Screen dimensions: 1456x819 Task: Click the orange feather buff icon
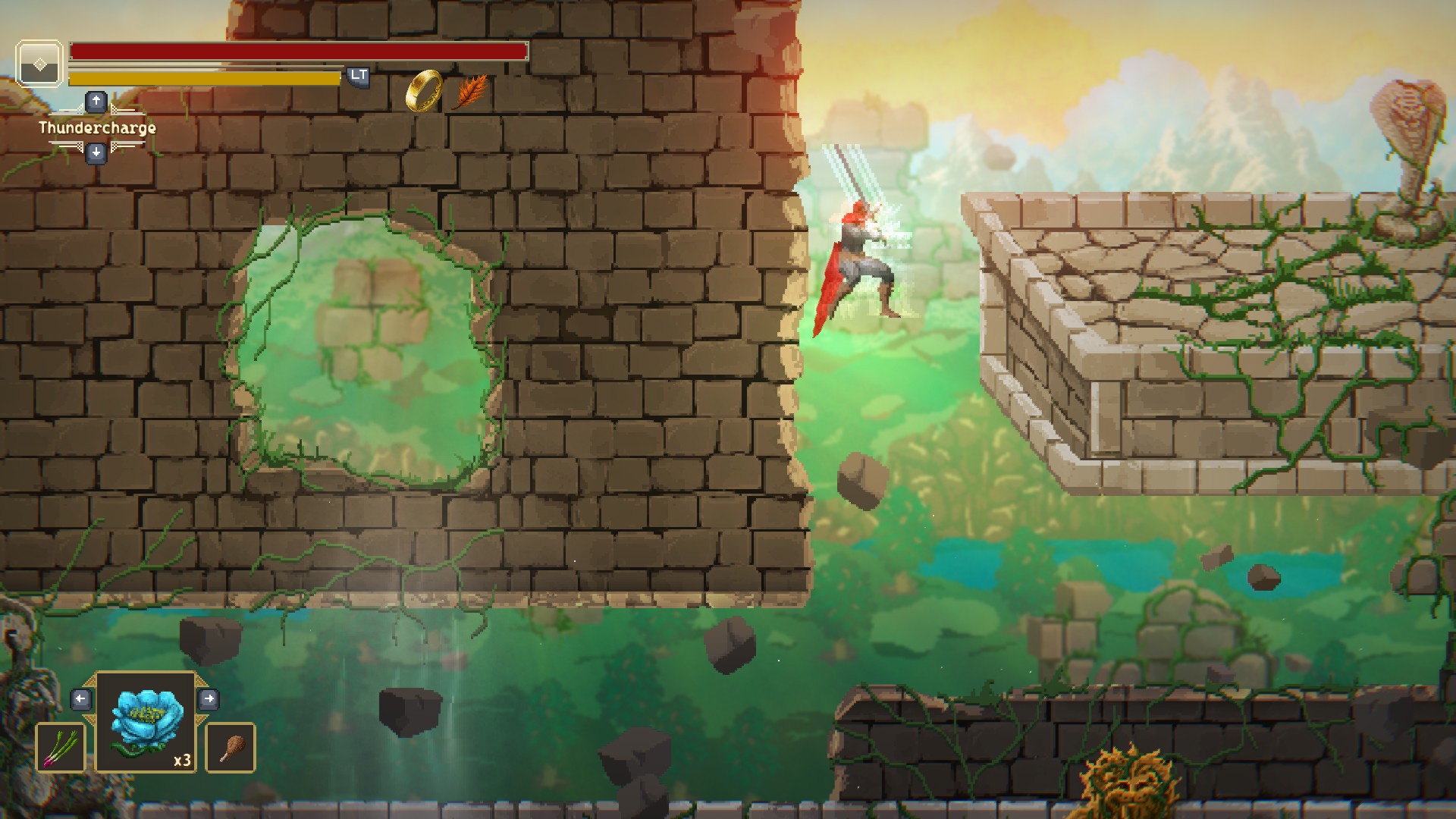[x=472, y=91]
